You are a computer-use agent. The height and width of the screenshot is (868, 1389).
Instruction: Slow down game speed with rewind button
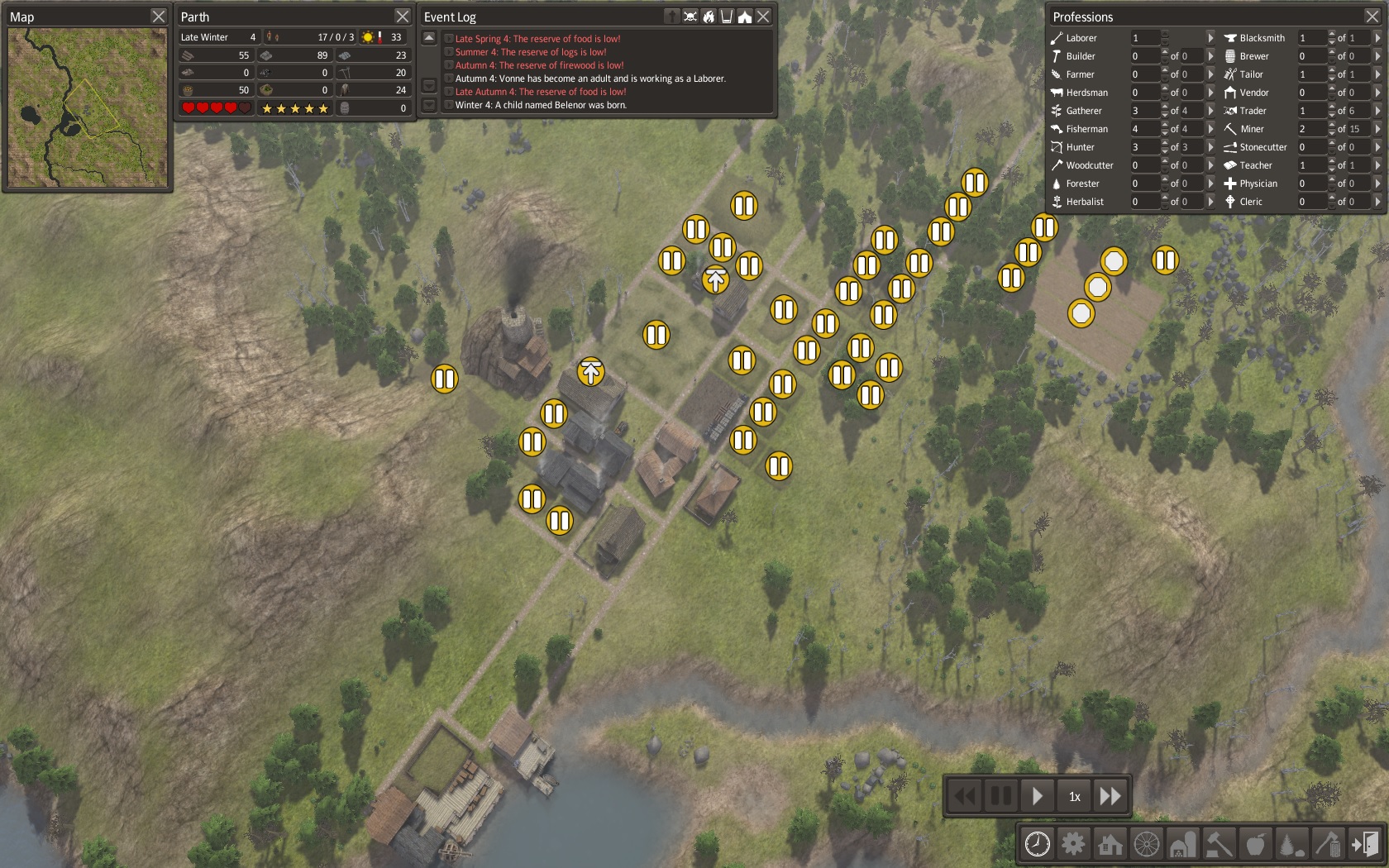pos(965,796)
